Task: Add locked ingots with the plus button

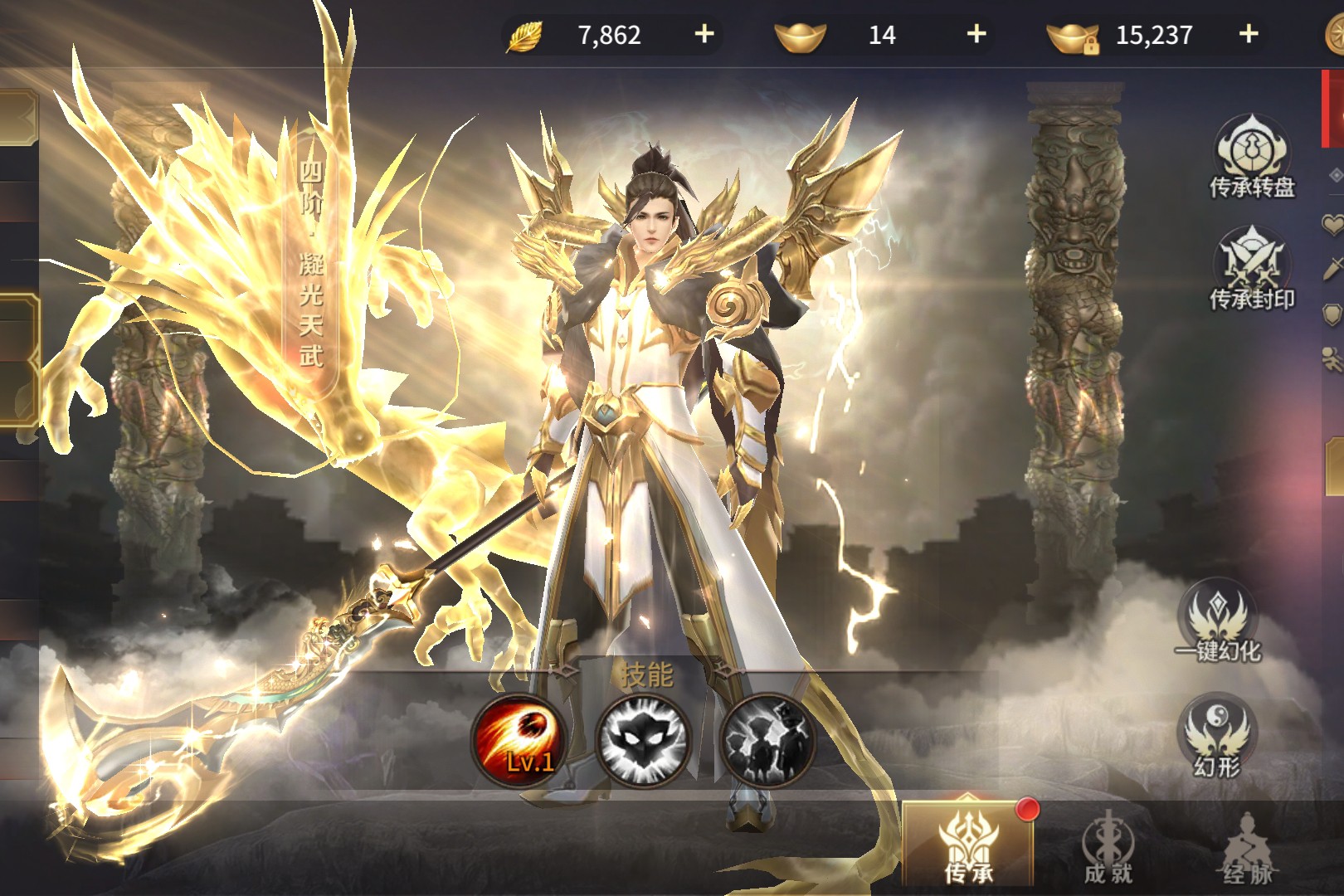Action: coord(1248,34)
